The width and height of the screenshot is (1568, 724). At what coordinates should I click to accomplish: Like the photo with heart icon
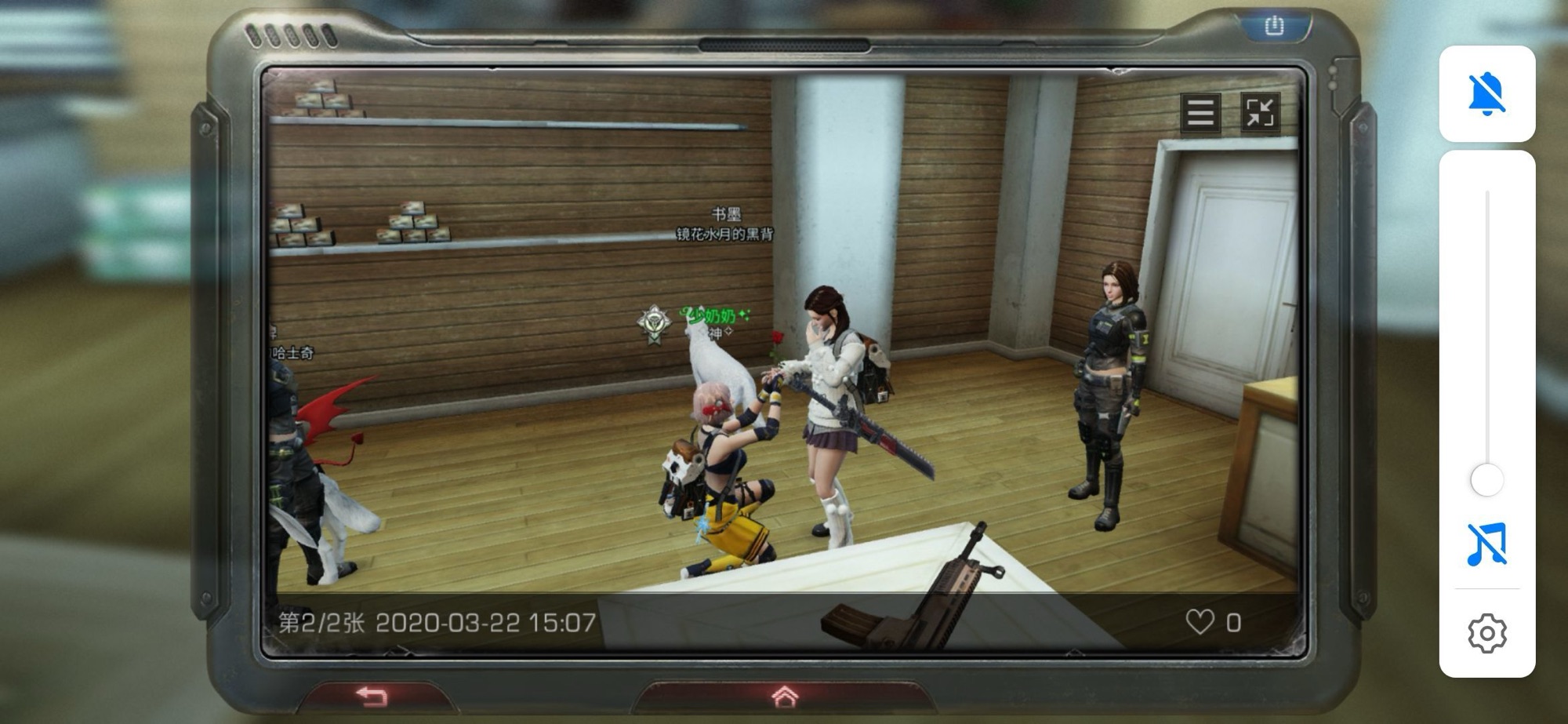click(1200, 622)
